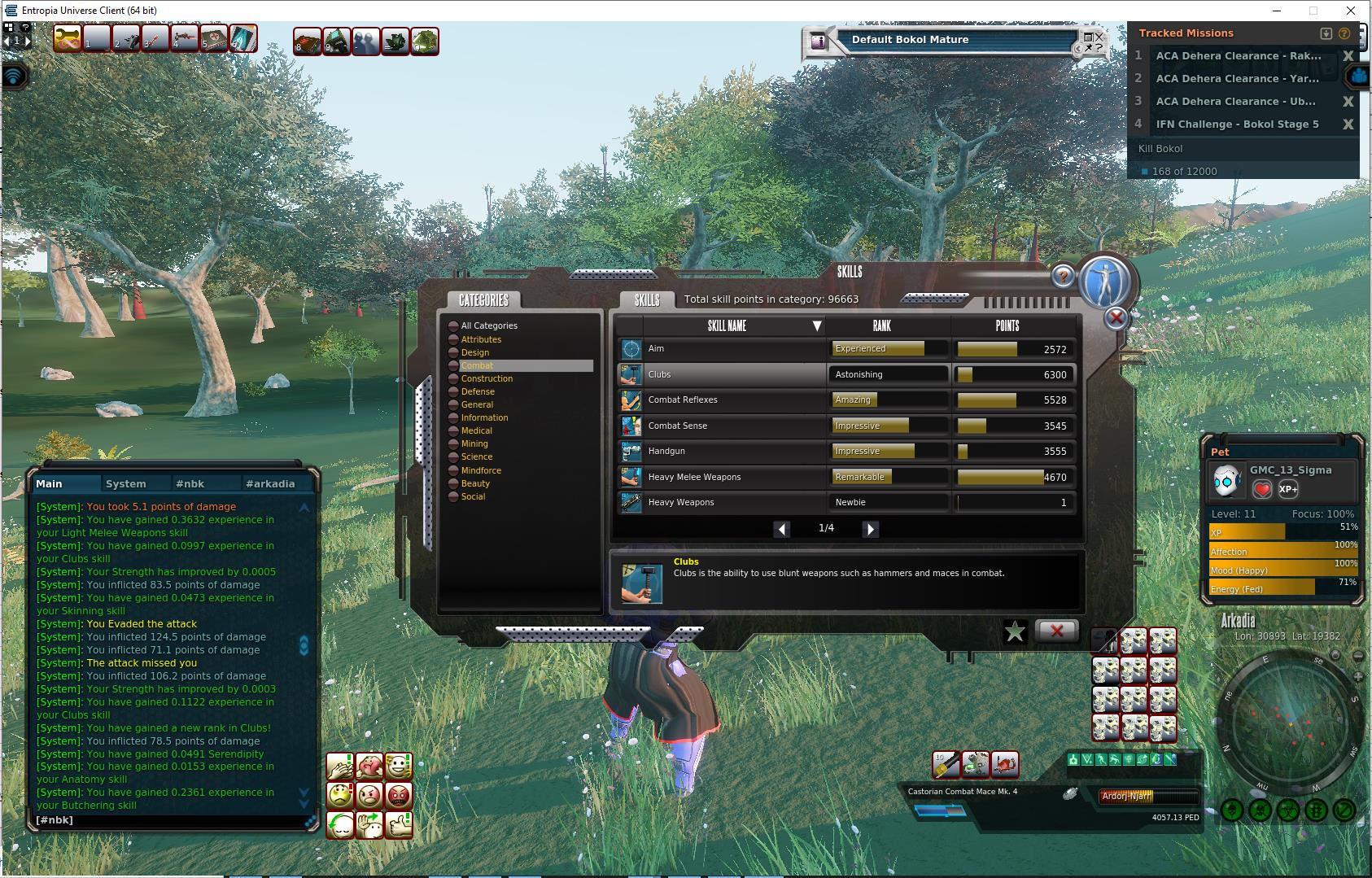Go to the next skills page
The height and width of the screenshot is (878, 1372).
[x=870, y=529]
